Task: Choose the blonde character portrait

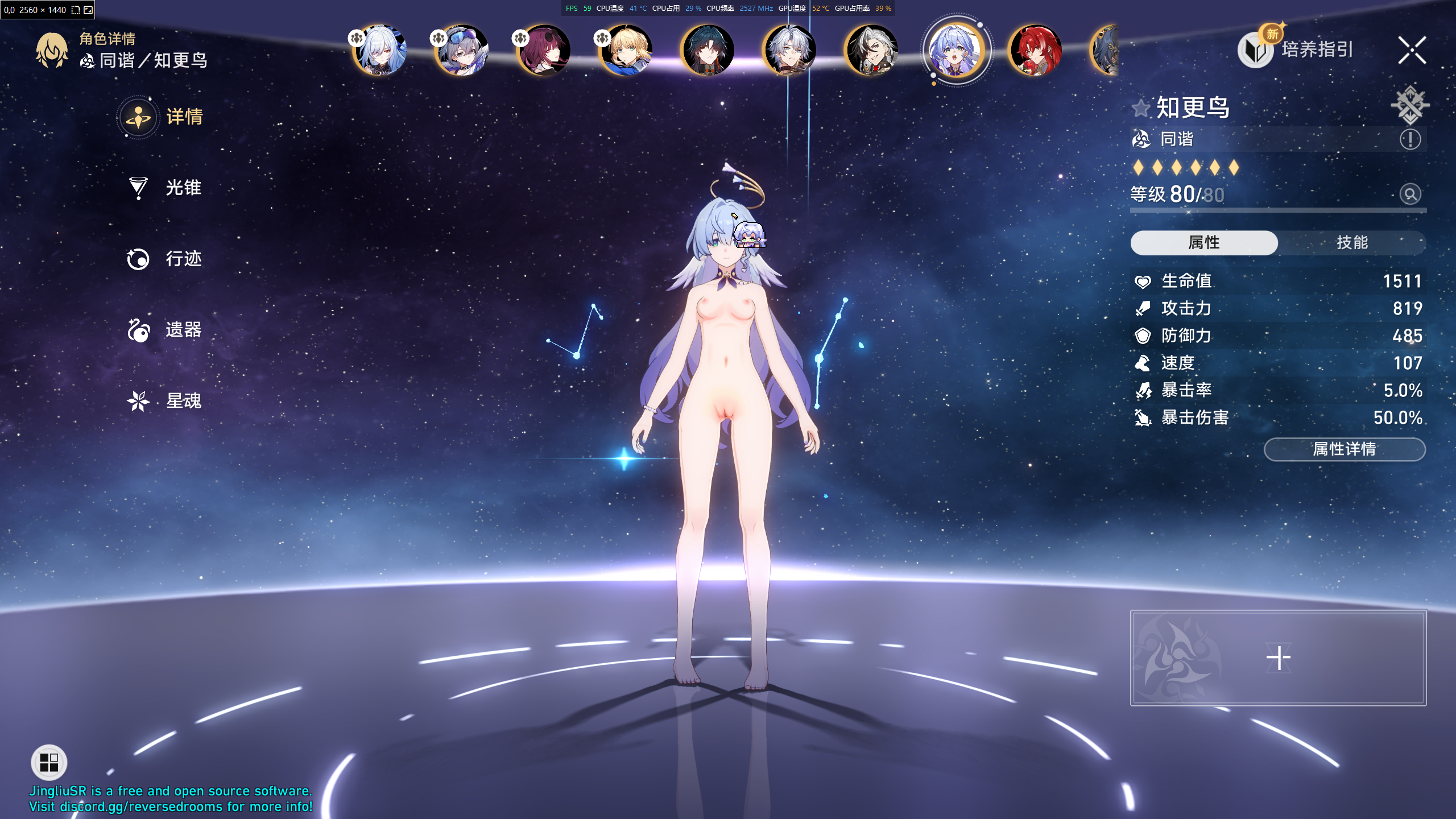Action: [626, 50]
